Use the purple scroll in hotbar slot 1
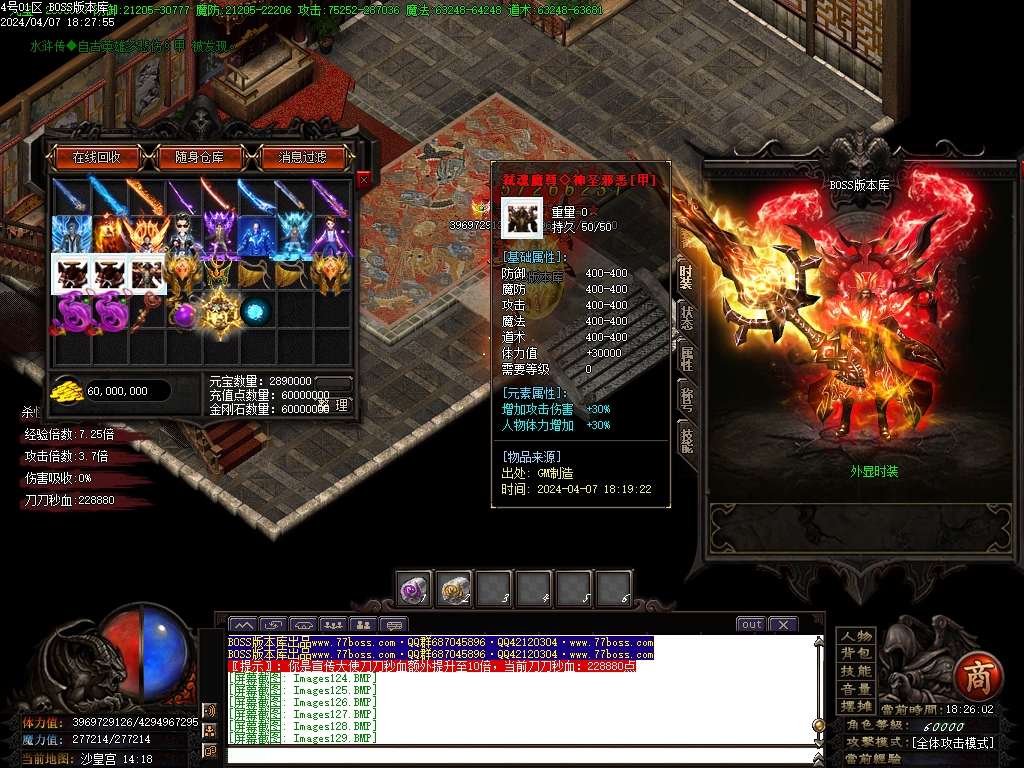This screenshot has height=768, width=1024. [413, 590]
